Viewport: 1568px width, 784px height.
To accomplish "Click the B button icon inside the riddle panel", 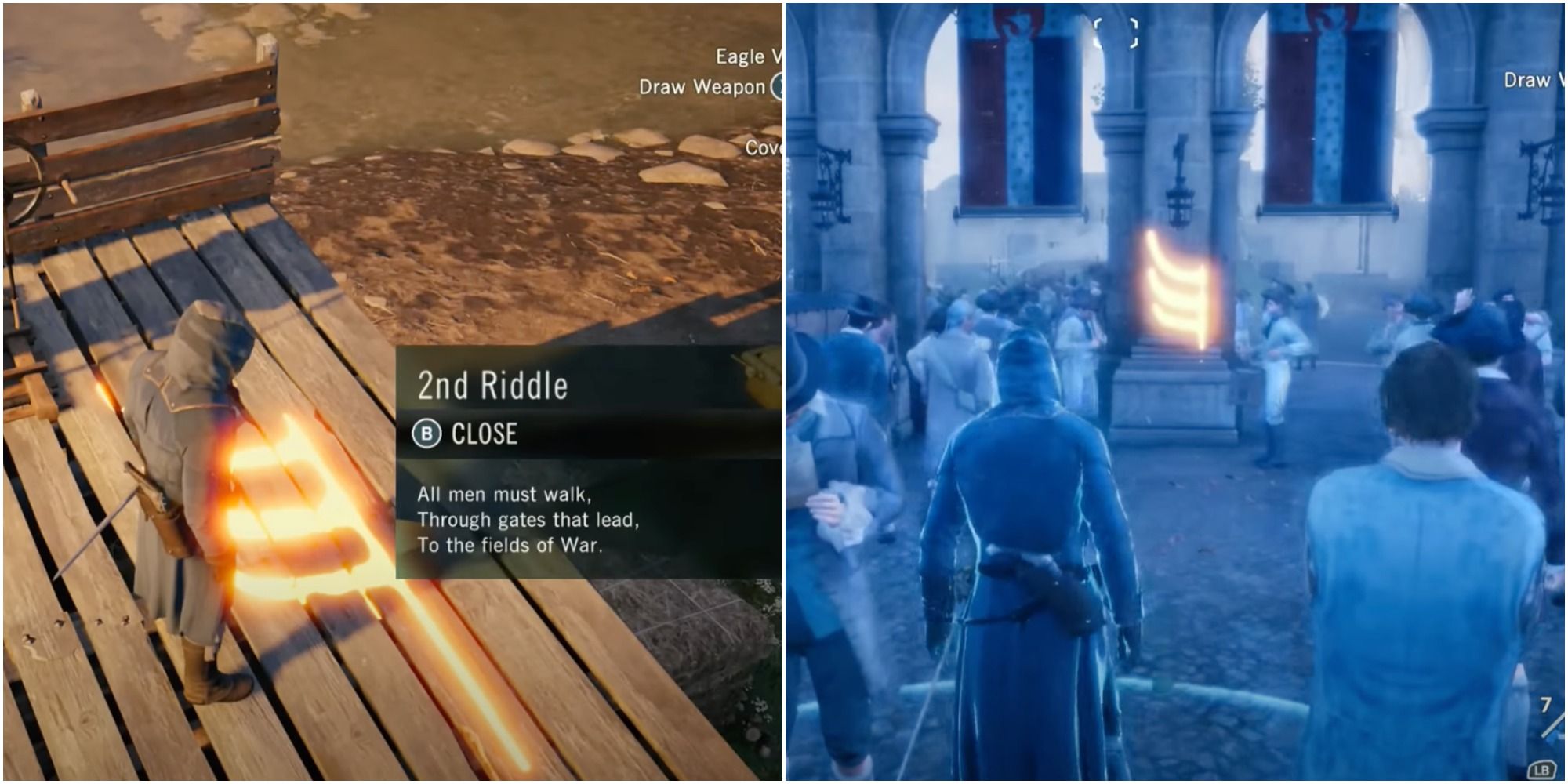I will click(x=428, y=431).
